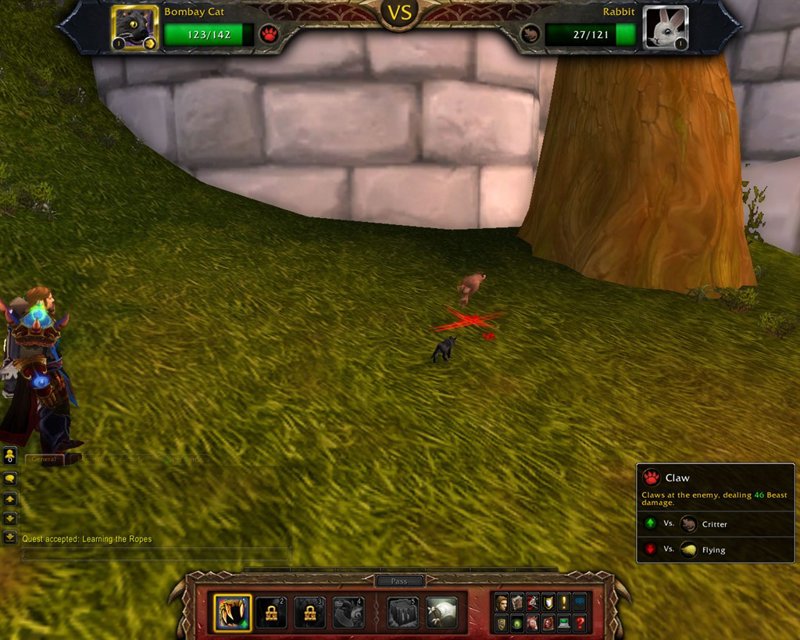Jump chat to the bottom
The image size is (800, 640).
point(10,537)
